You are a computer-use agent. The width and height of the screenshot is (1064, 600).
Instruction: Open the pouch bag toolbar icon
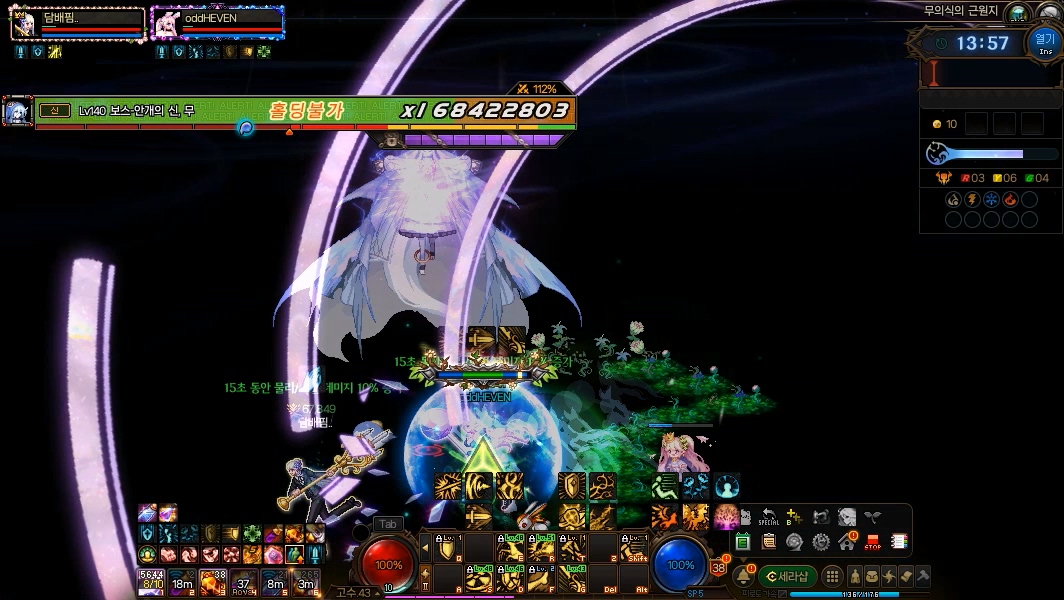coord(873,576)
